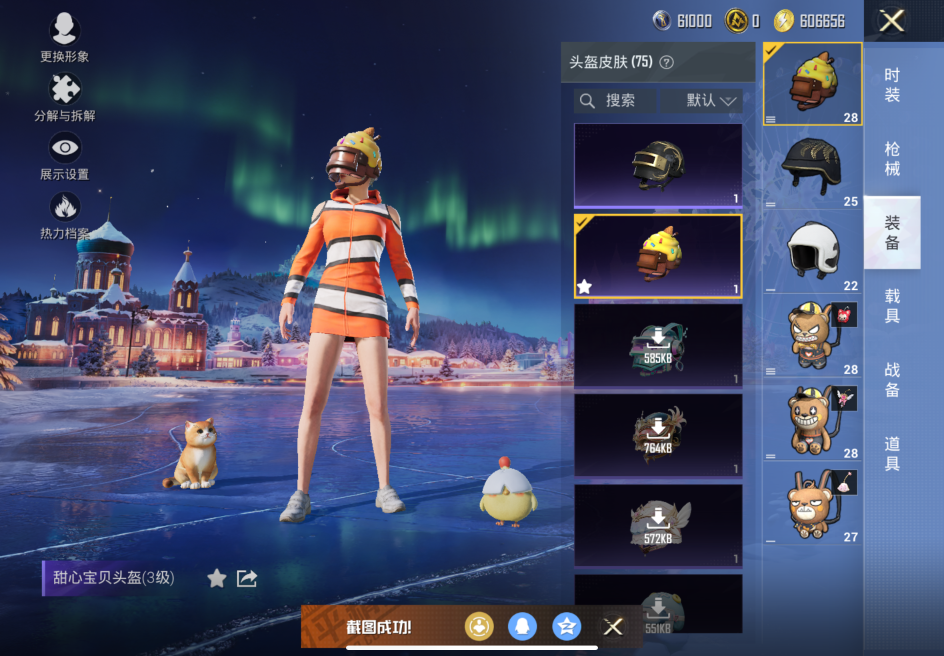Open 更换形象 change appearance

[65, 38]
